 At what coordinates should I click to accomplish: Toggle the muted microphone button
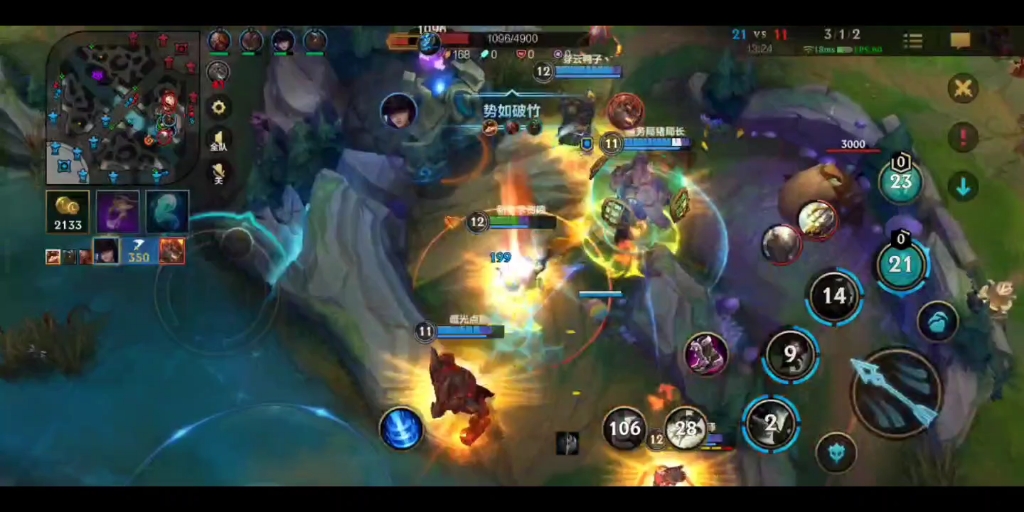point(218,174)
